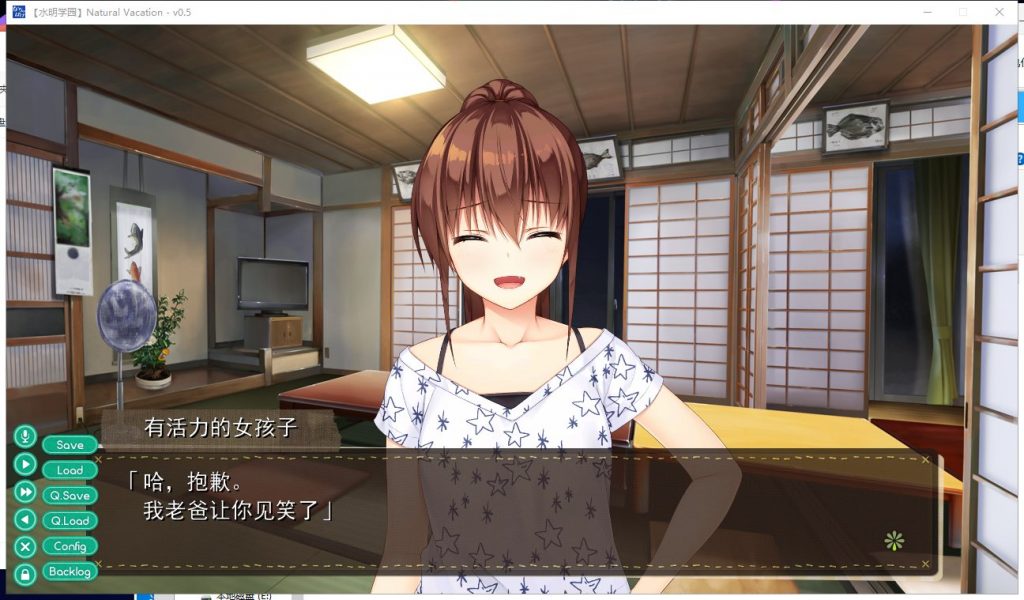Screen dimensions: 1024x600
Task: Open the Config settings
Action: coord(70,546)
